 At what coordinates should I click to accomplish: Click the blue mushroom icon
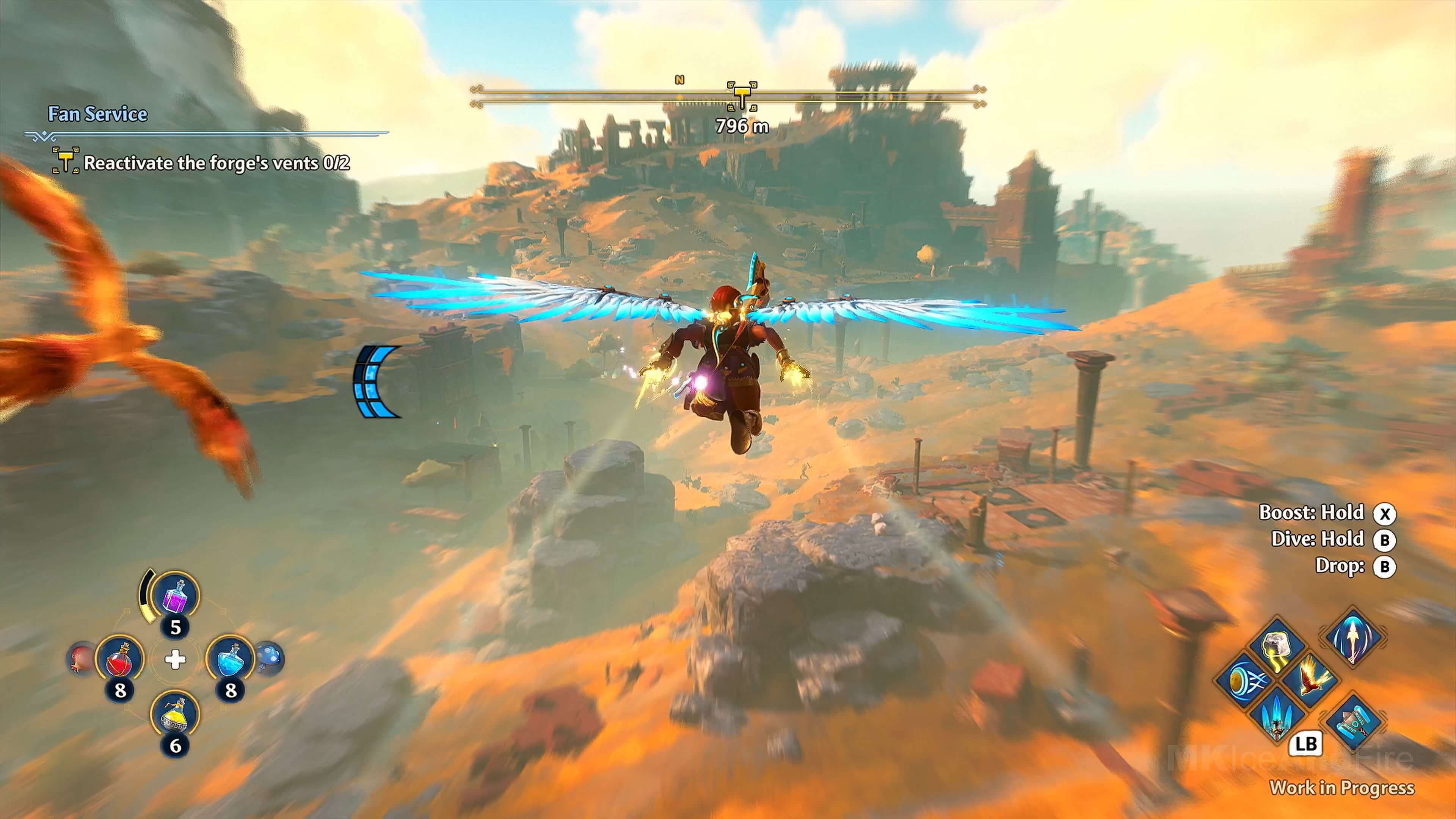(269, 658)
